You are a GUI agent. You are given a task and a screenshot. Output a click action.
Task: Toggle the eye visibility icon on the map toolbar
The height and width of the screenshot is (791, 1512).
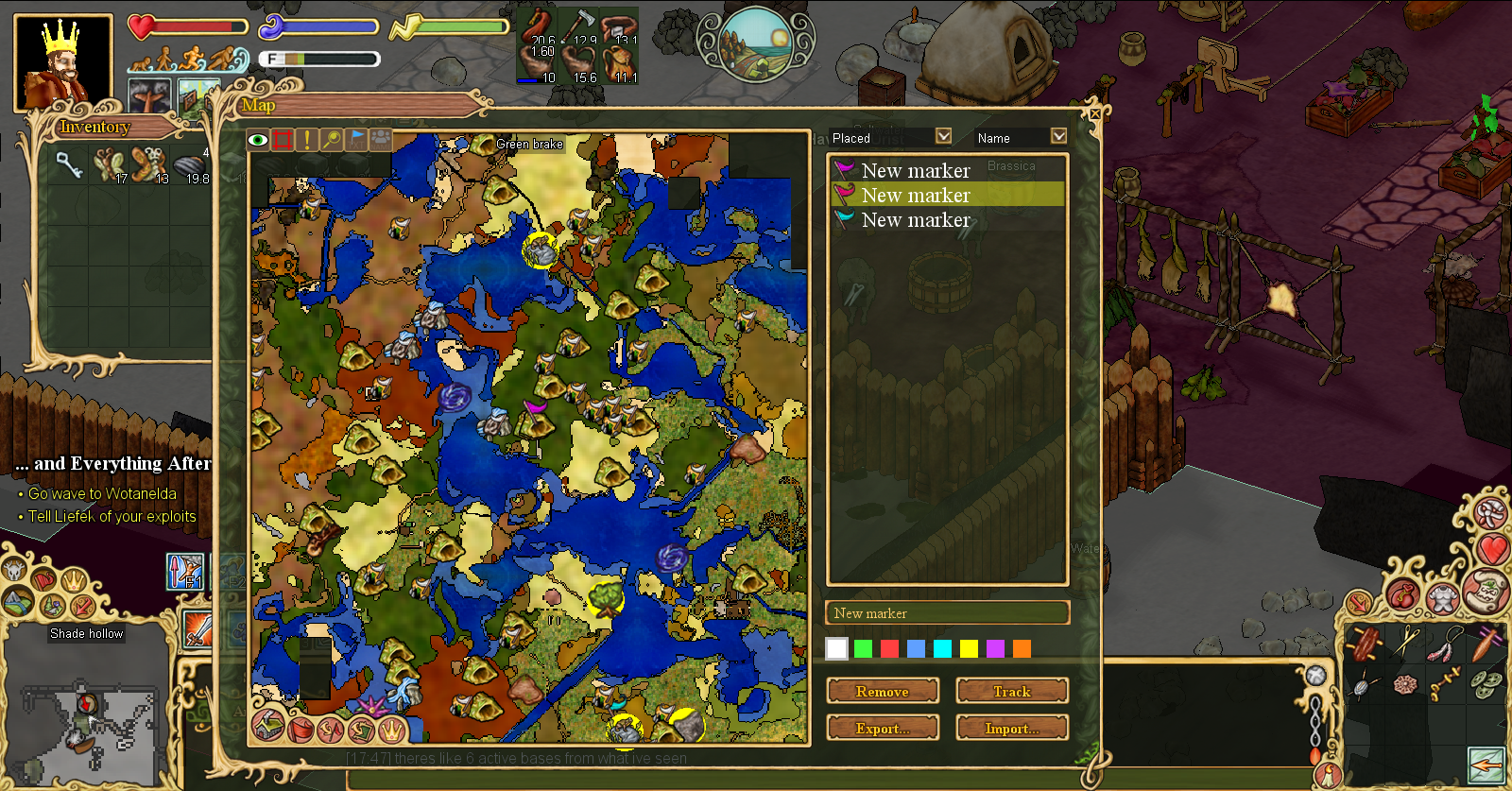click(x=258, y=139)
